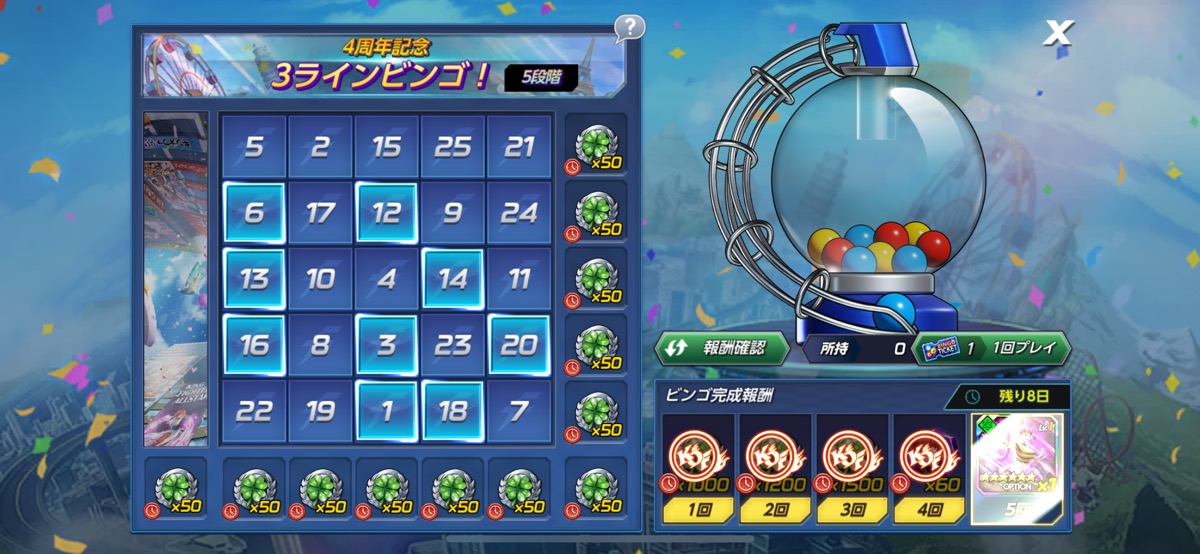The height and width of the screenshot is (554, 1200).
Task: Close the bingo screen with the X
Action: tap(1057, 33)
